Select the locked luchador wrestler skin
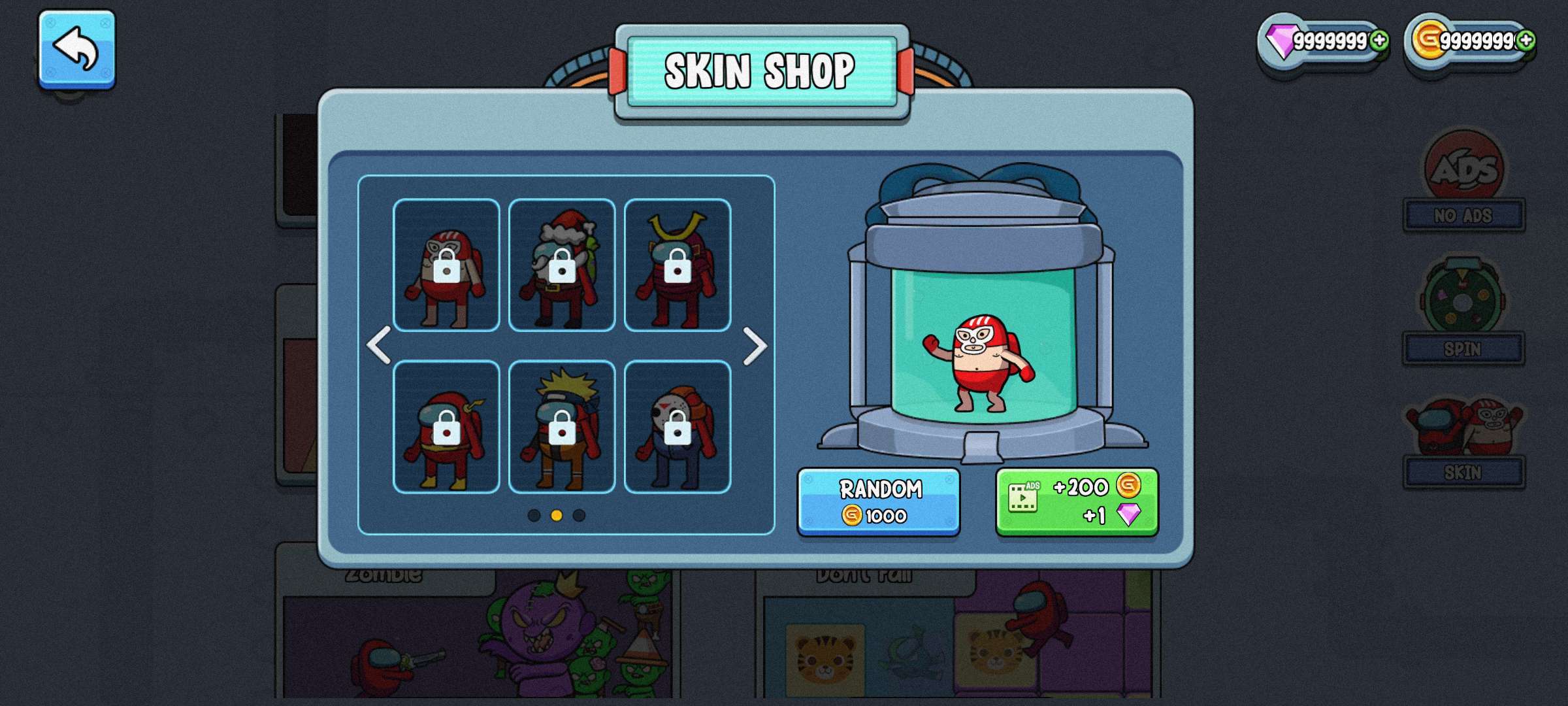The image size is (1568, 706). pyautogui.click(x=446, y=265)
